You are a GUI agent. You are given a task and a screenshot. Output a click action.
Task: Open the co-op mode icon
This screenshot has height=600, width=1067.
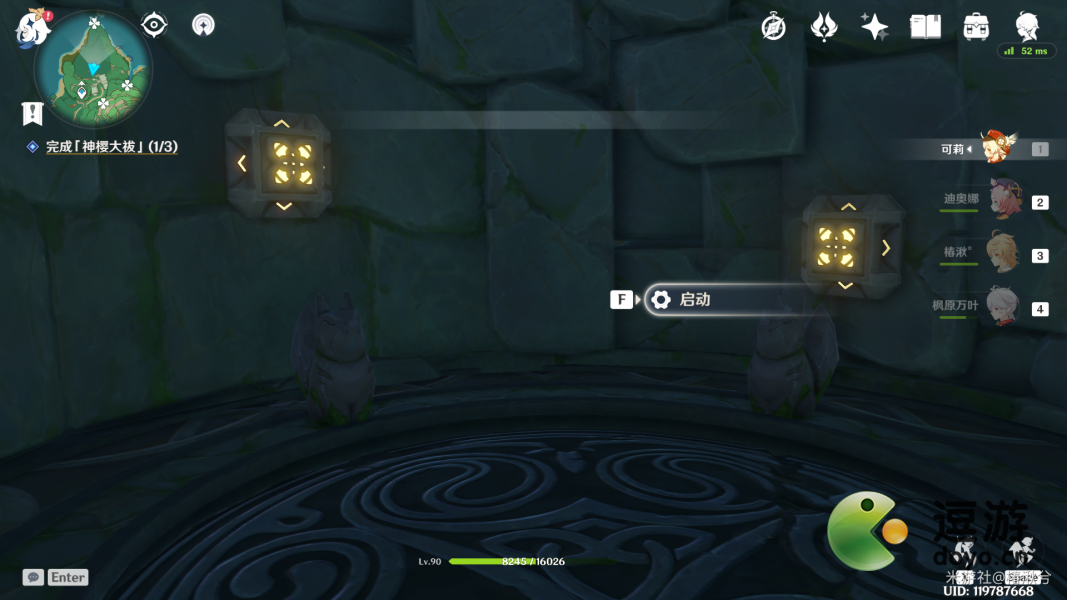click(203, 25)
